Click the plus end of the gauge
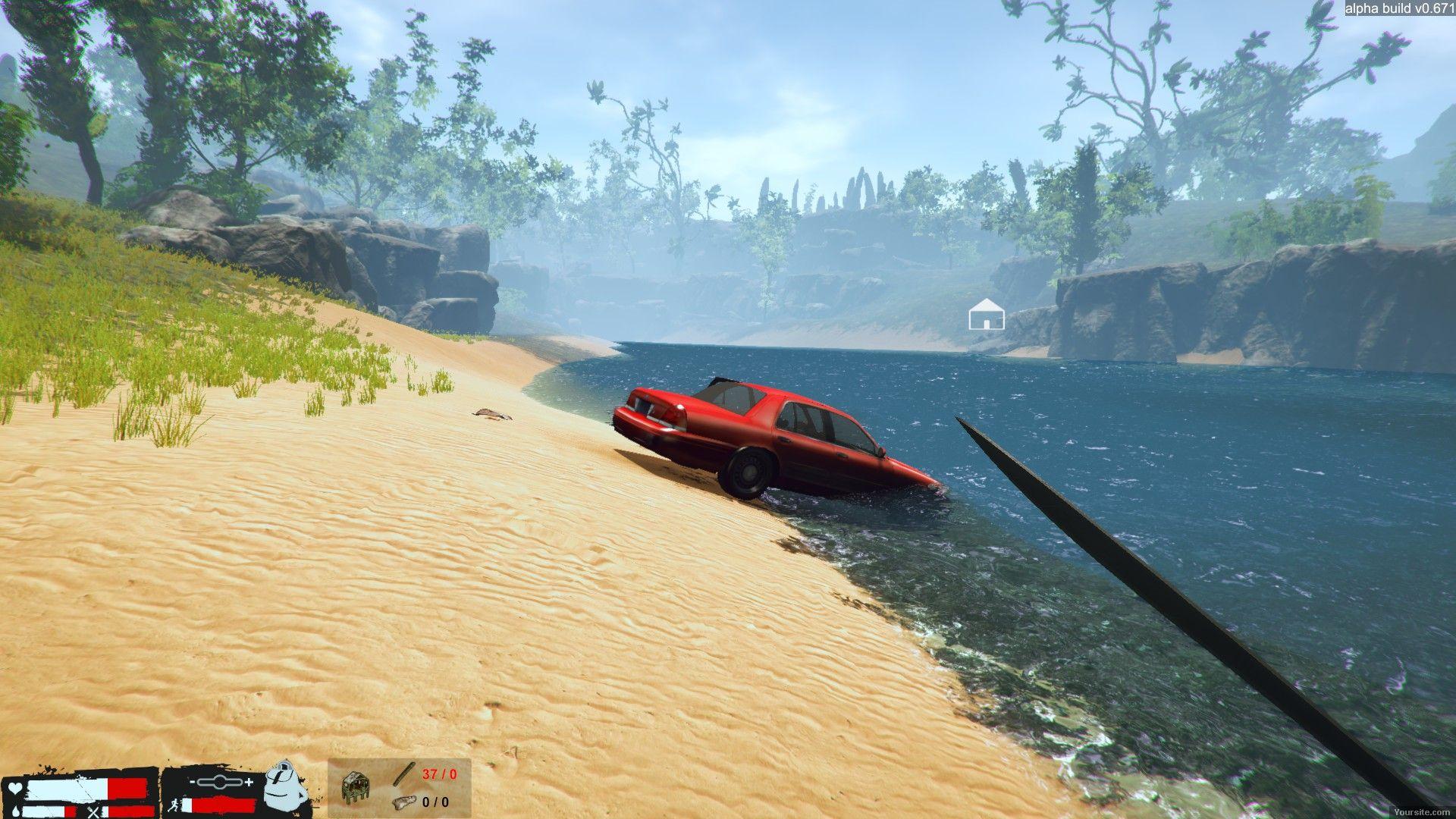This screenshot has width=1456, height=819. (249, 782)
